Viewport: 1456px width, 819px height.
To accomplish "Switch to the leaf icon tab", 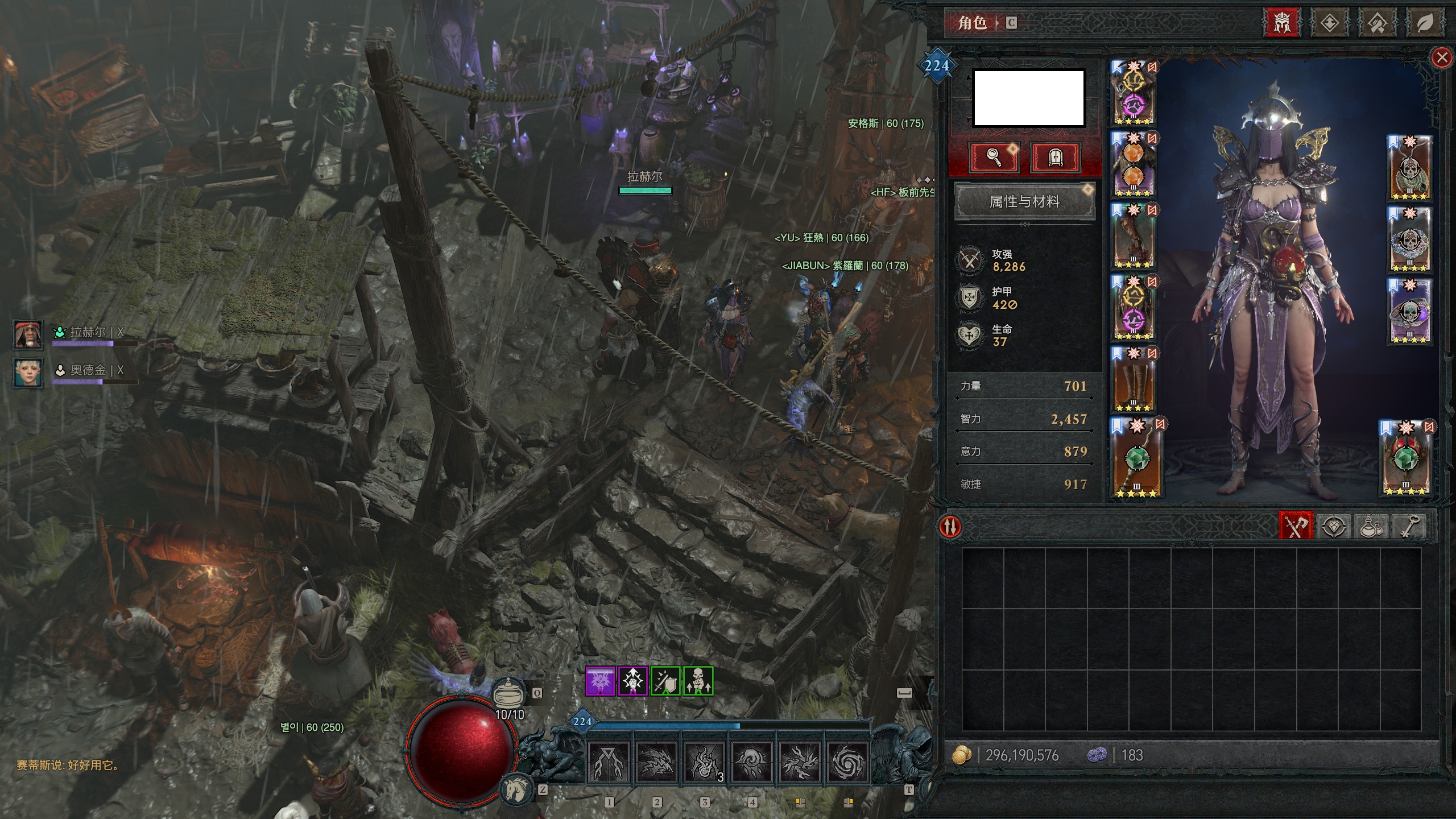I will (x=1424, y=23).
